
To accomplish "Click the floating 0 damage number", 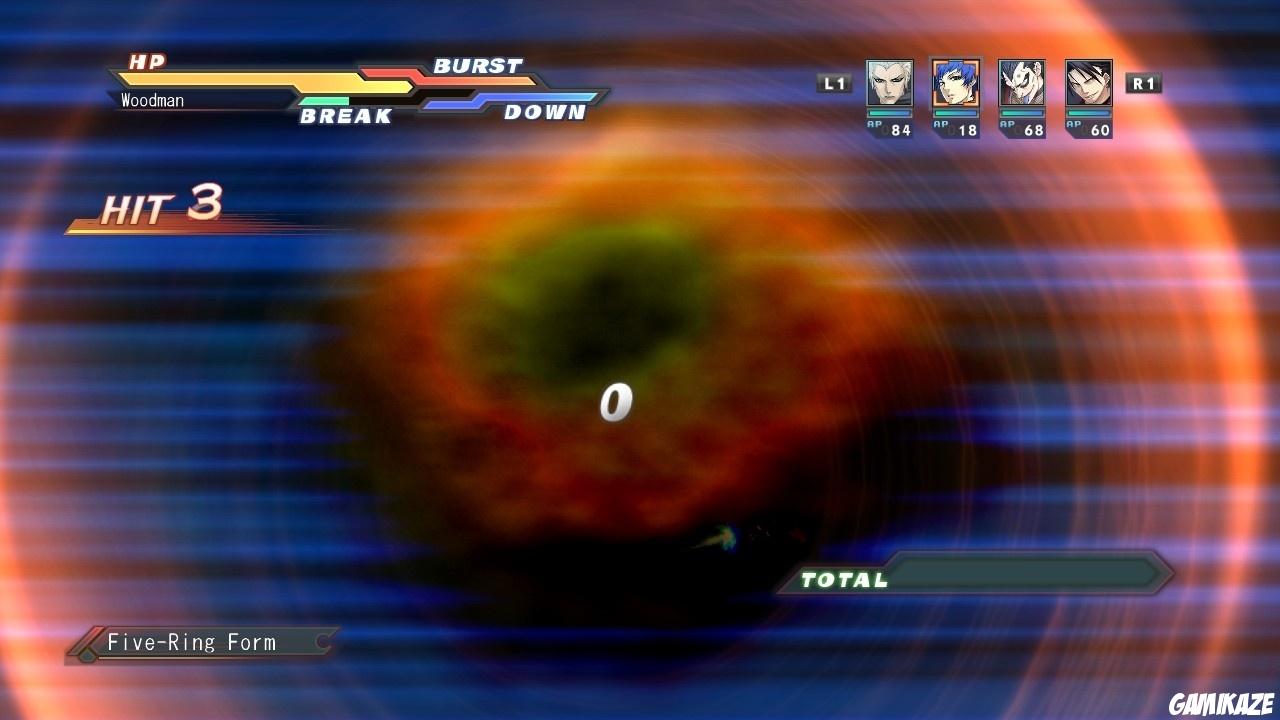I will pyautogui.click(x=616, y=400).
